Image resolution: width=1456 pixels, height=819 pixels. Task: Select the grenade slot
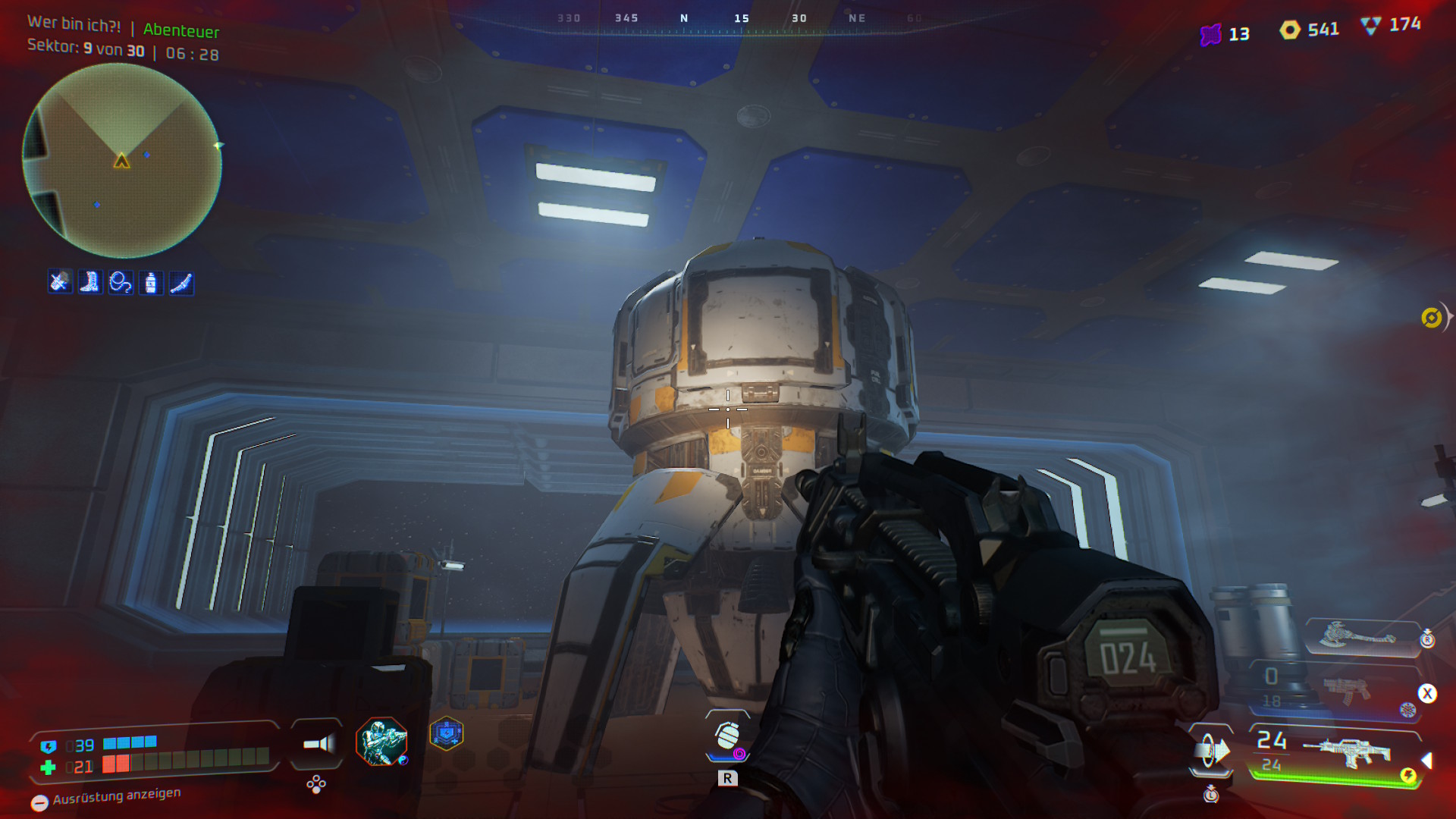point(728,736)
